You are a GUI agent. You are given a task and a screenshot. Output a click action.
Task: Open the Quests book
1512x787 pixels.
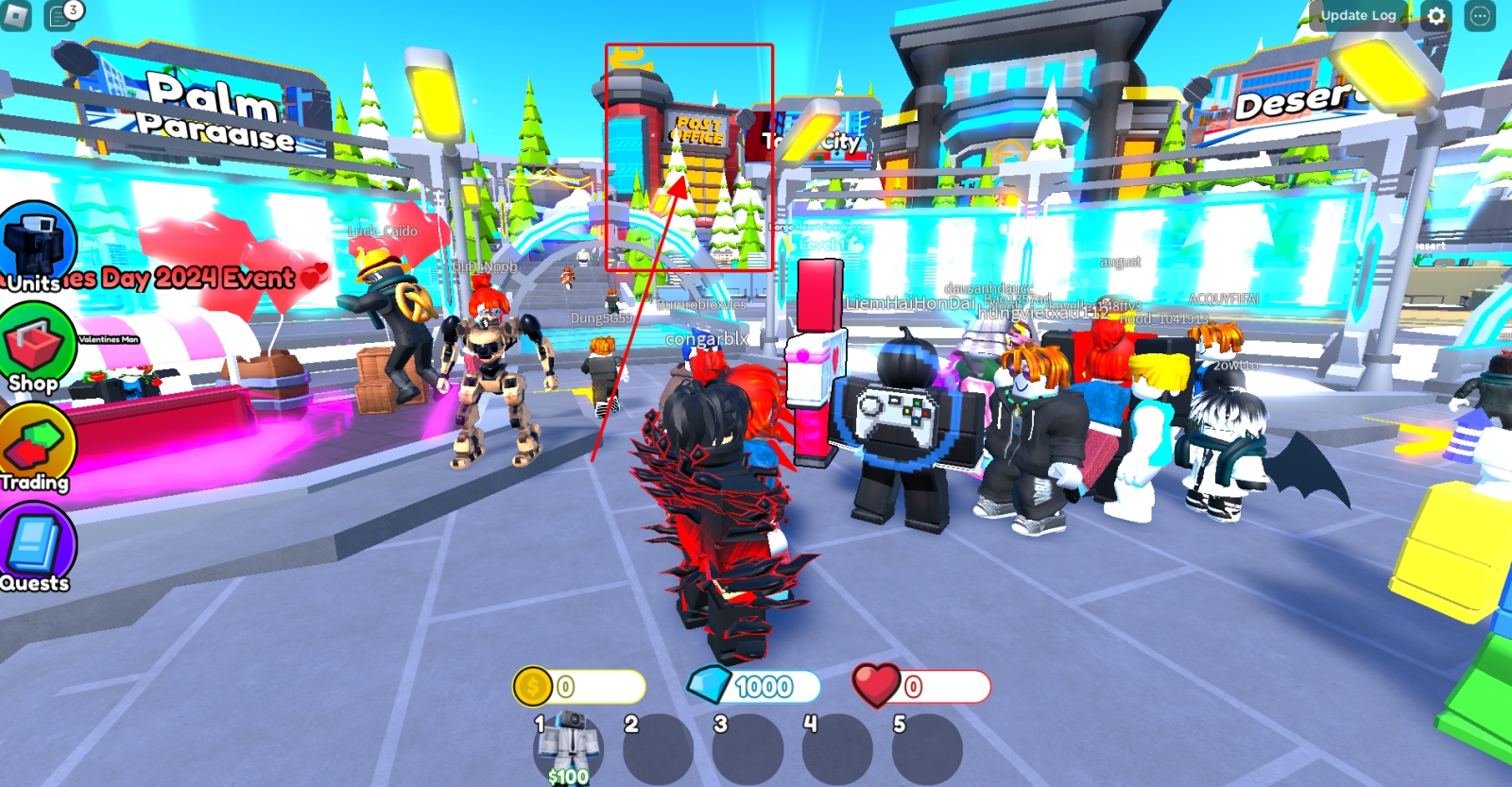point(36,548)
